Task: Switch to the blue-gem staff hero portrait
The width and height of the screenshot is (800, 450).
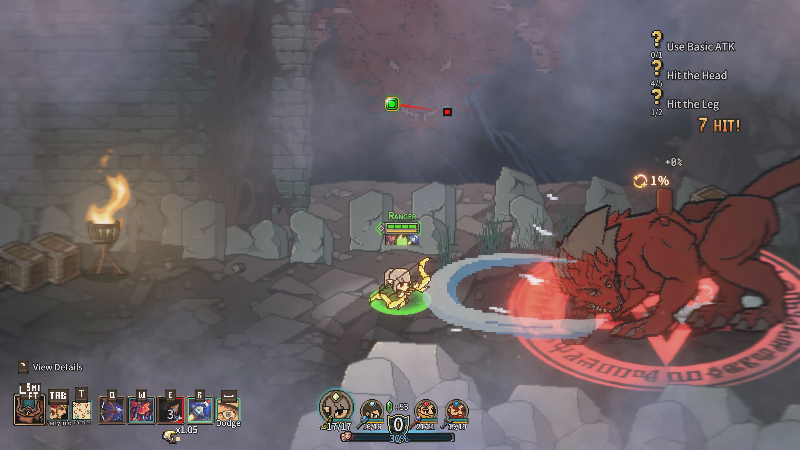Action: [x=372, y=409]
